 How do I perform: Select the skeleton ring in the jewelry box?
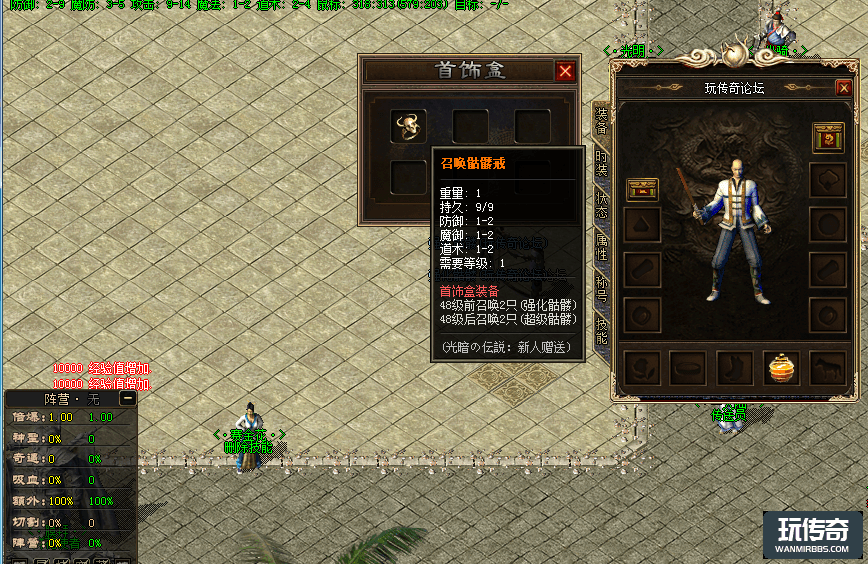pyautogui.click(x=408, y=126)
